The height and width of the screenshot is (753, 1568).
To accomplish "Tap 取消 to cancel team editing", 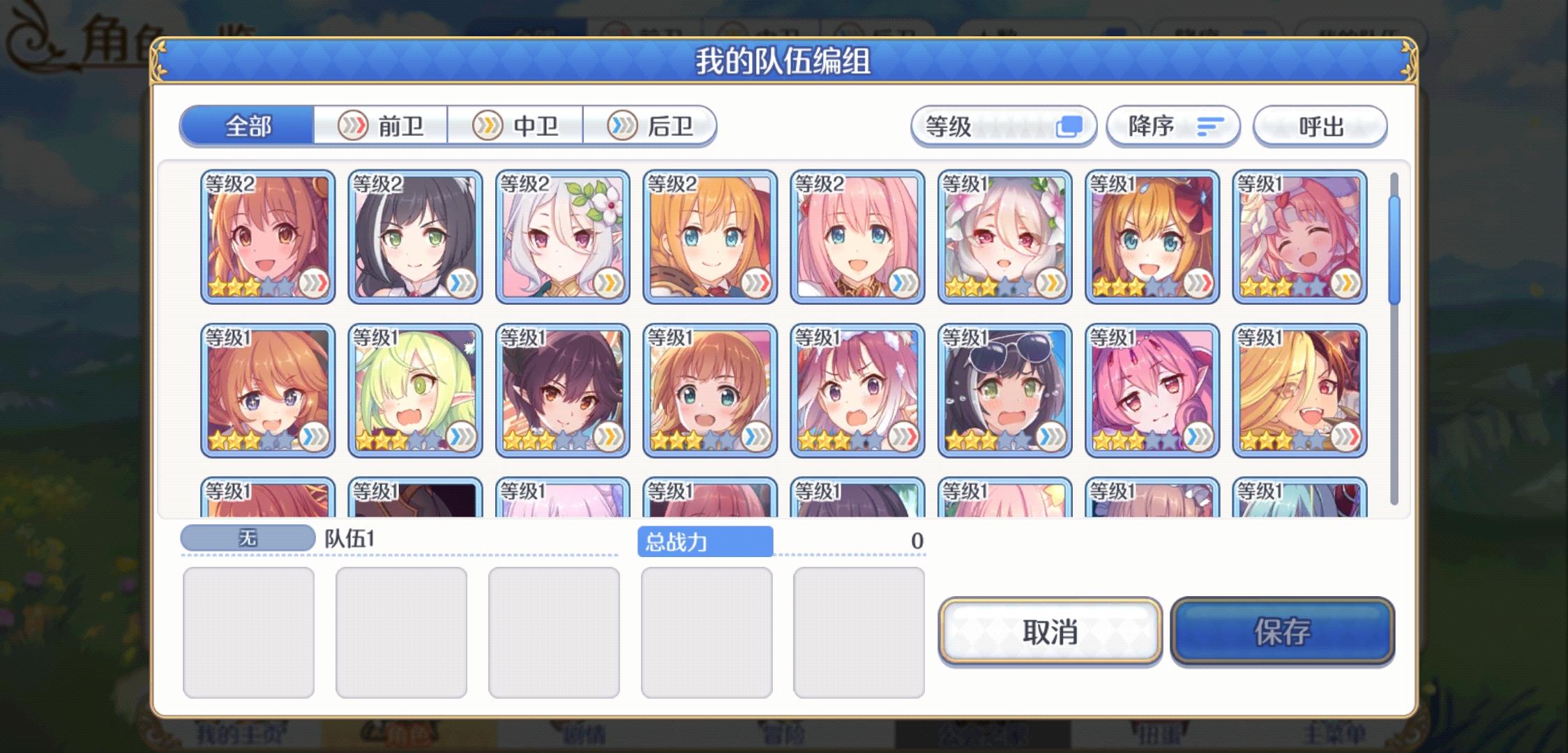I will coord(1050,632).
